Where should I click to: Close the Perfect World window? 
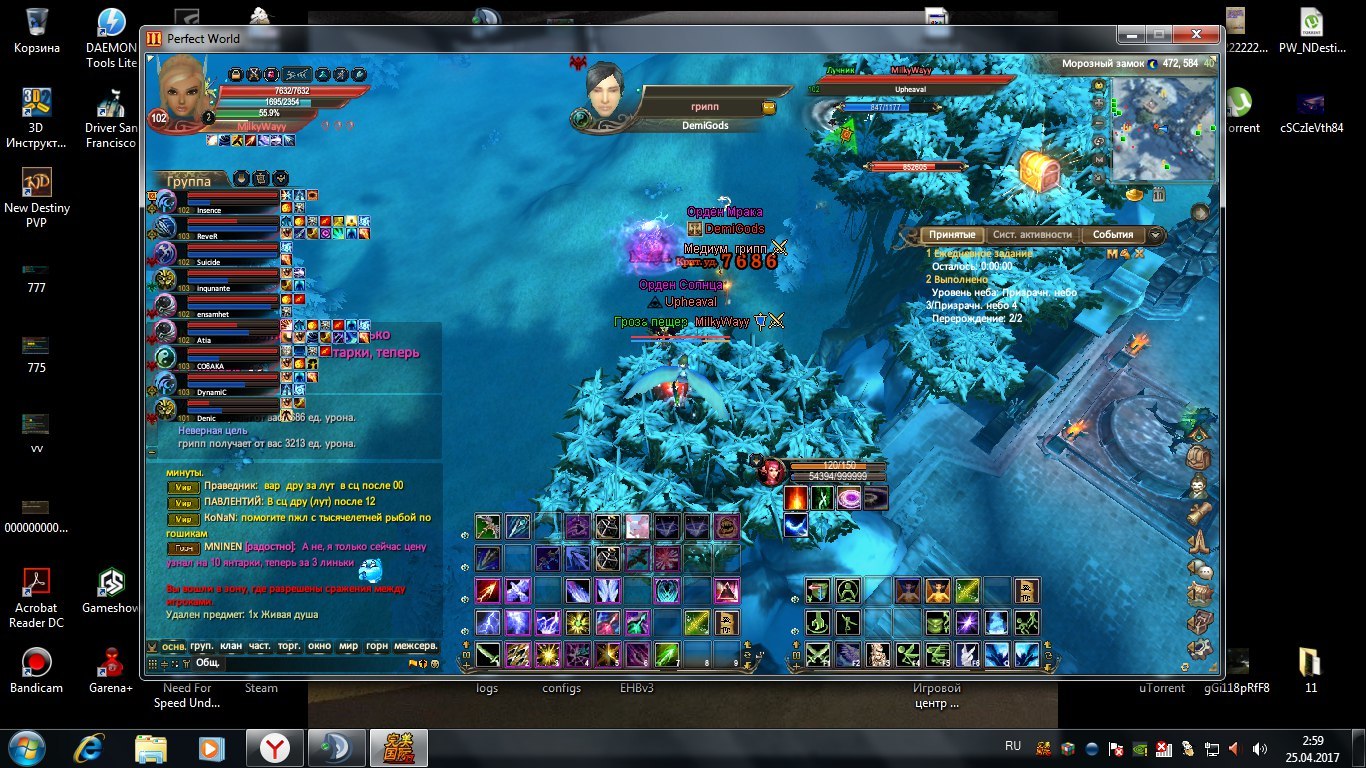(1195, 35)
